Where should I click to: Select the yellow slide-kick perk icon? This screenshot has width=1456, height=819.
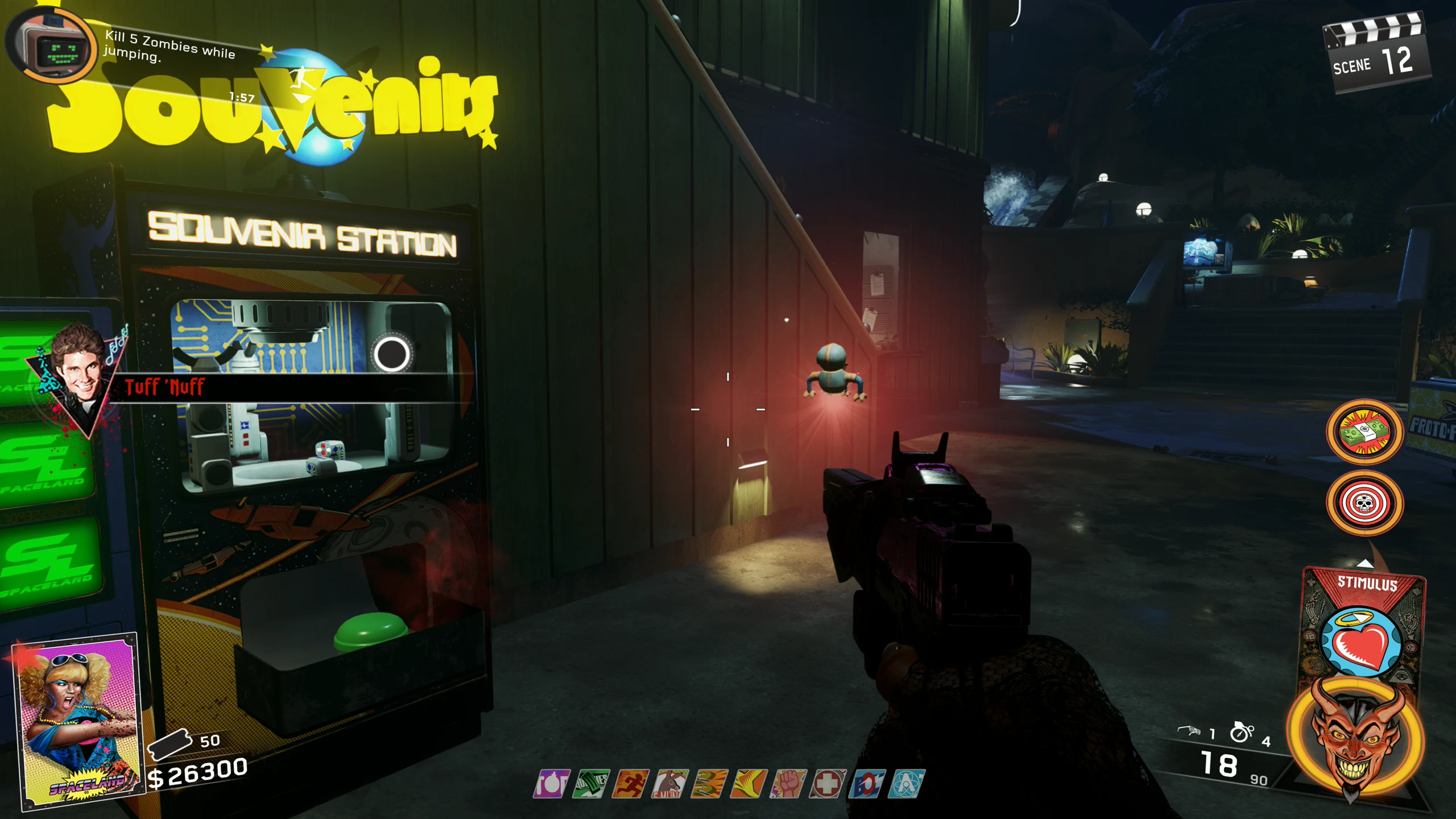coord(749,784)
